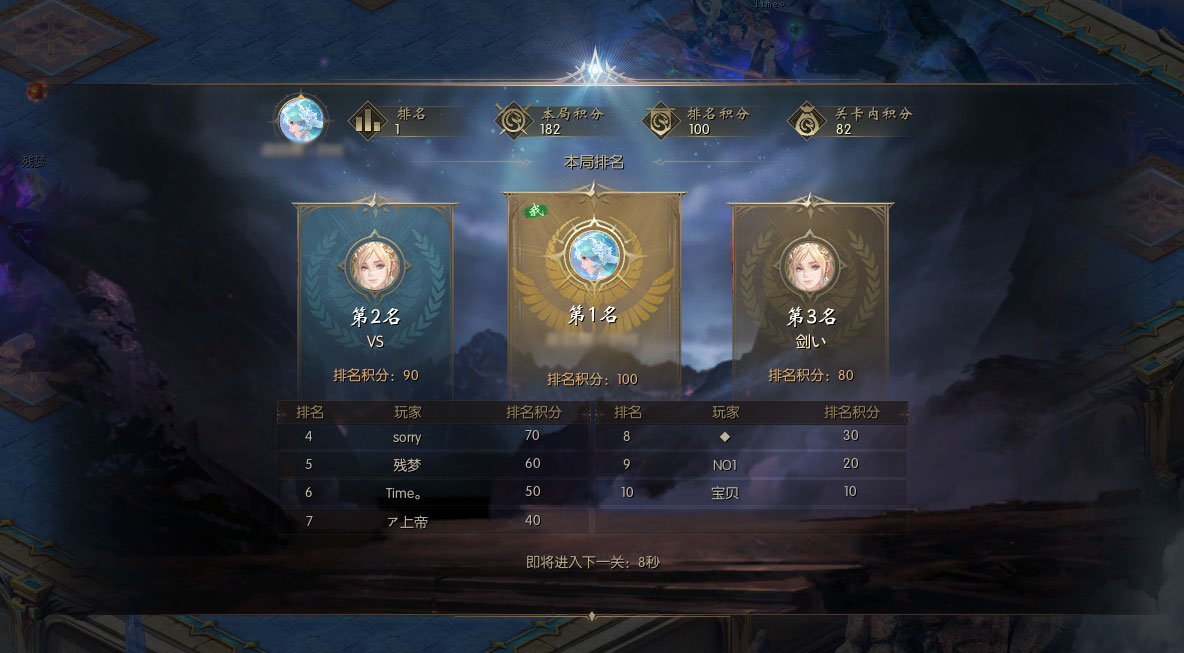Choose player NO1 in the ranking list
This screenshot has height=653, width=1184.
750,464
